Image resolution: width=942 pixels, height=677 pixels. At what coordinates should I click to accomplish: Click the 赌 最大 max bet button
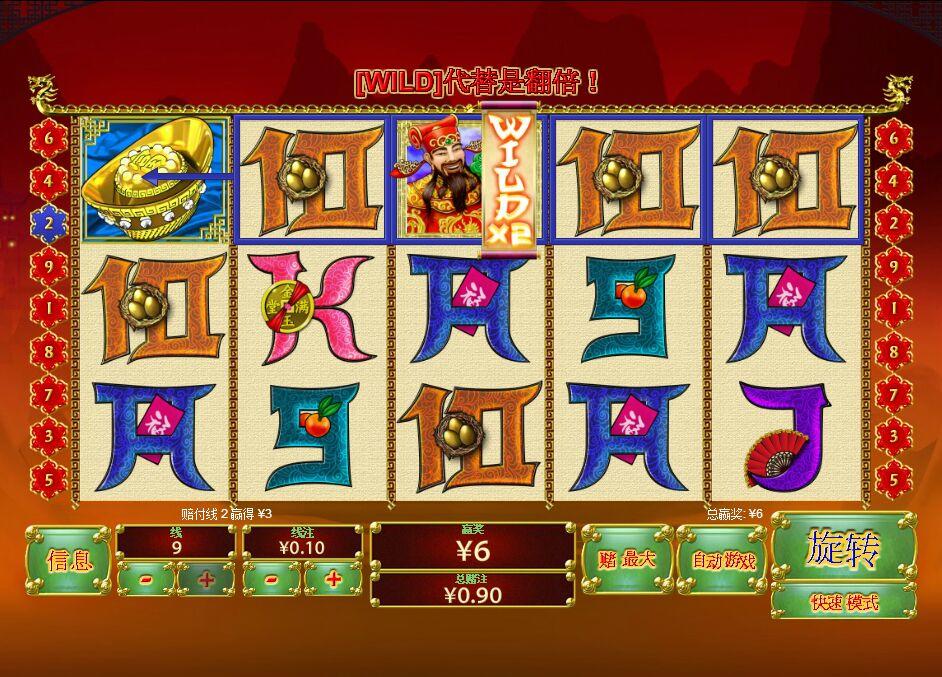(625, 560)
